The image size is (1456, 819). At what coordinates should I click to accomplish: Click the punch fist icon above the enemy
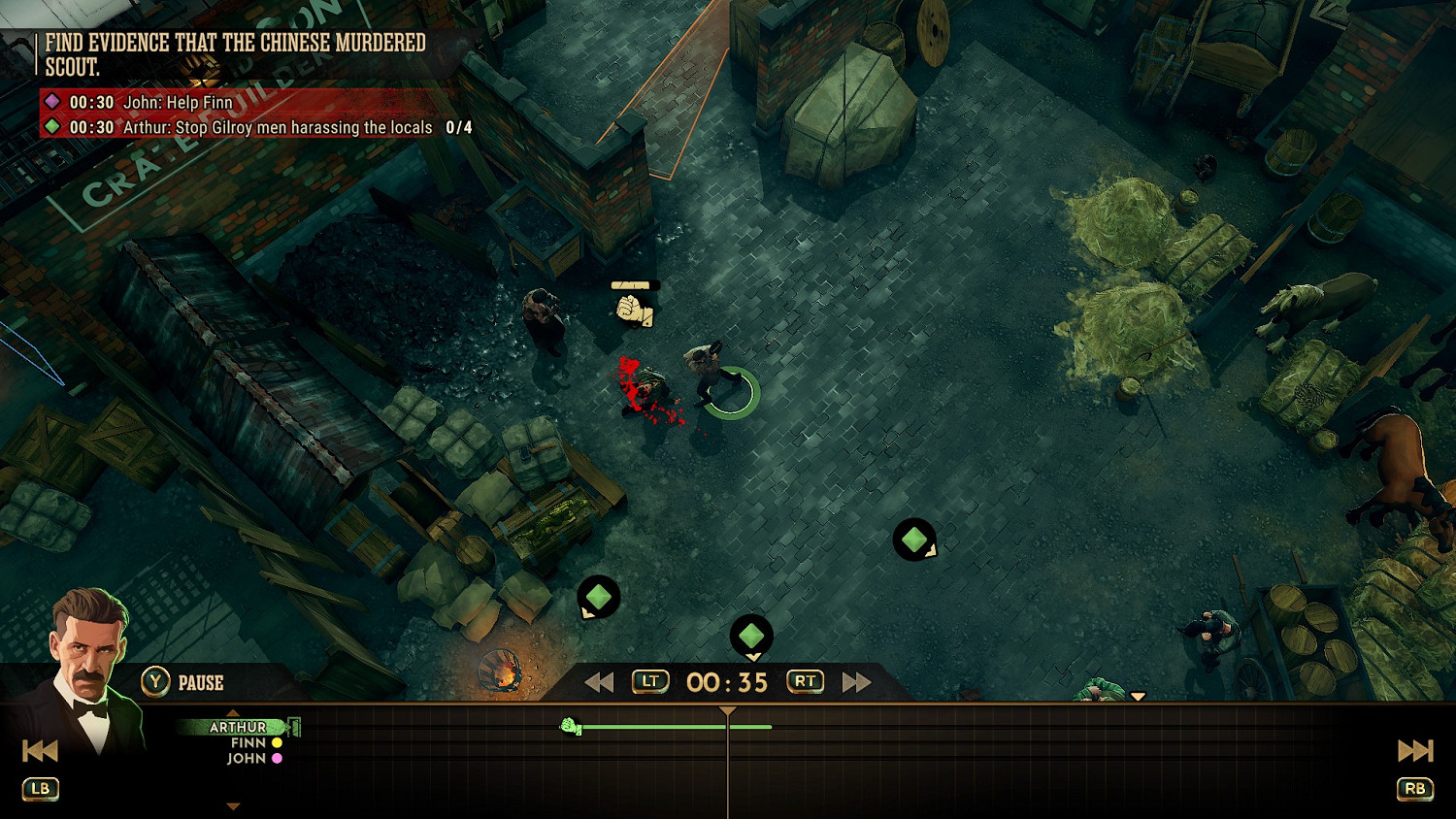(x=634, y=310)
